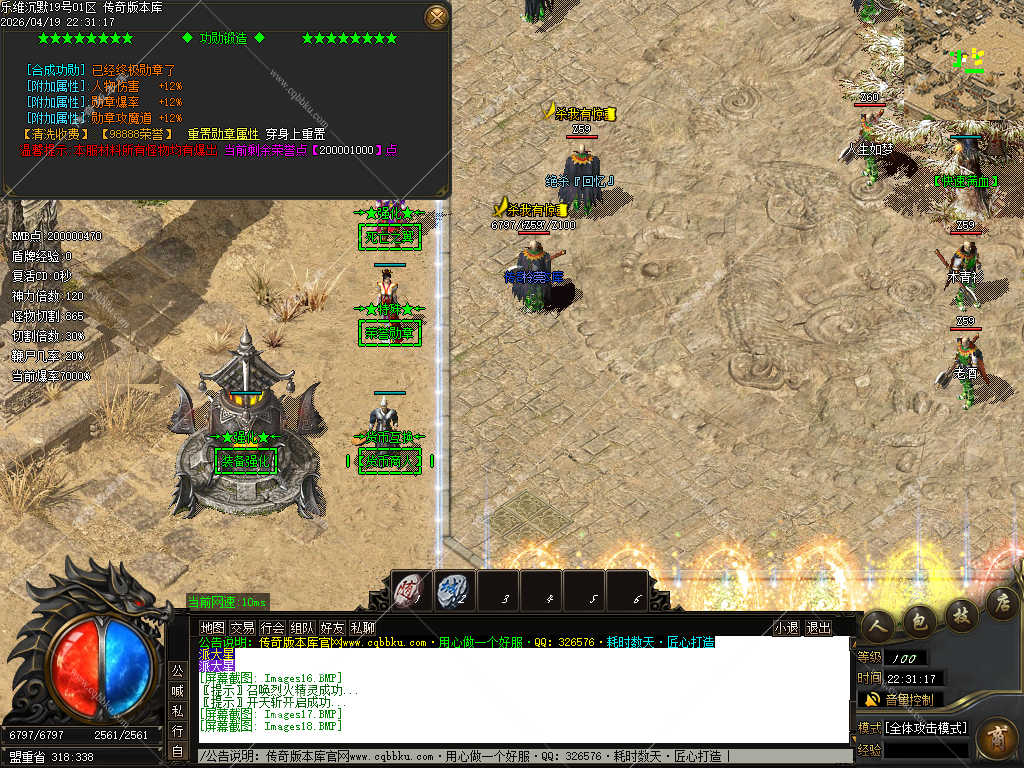Screen dimensions: 1024x768
Task: Close the 功勋锻造 dialog panel
Action: point(436,17)
